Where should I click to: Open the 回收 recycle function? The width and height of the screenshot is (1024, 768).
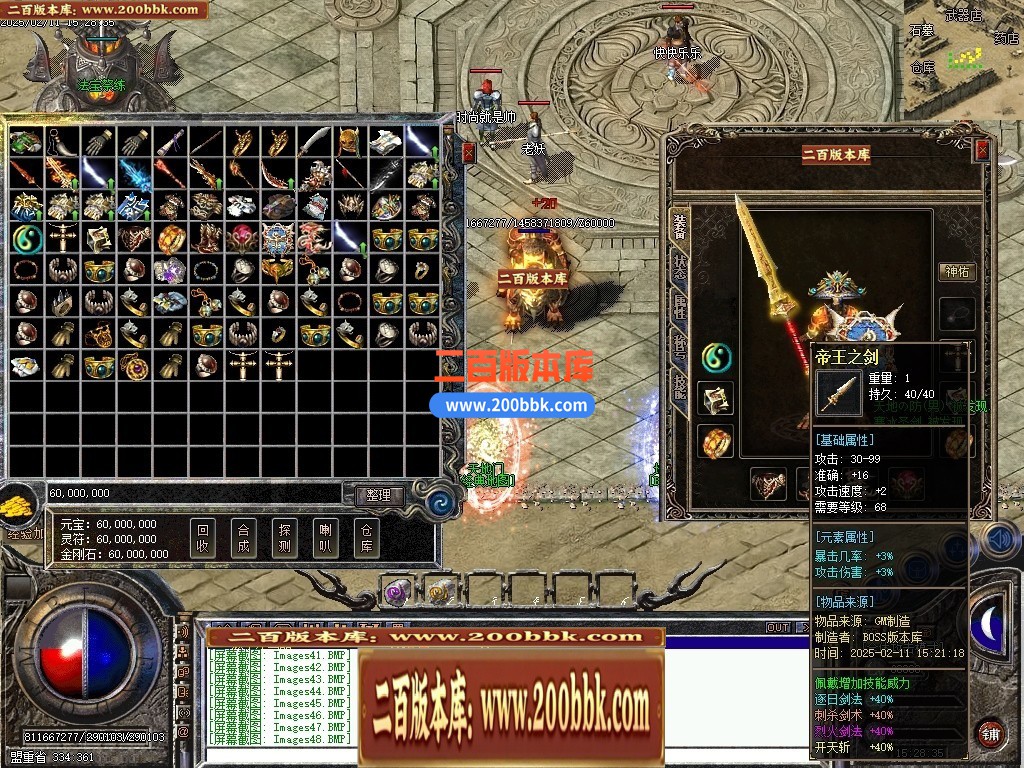pos(203,539)
